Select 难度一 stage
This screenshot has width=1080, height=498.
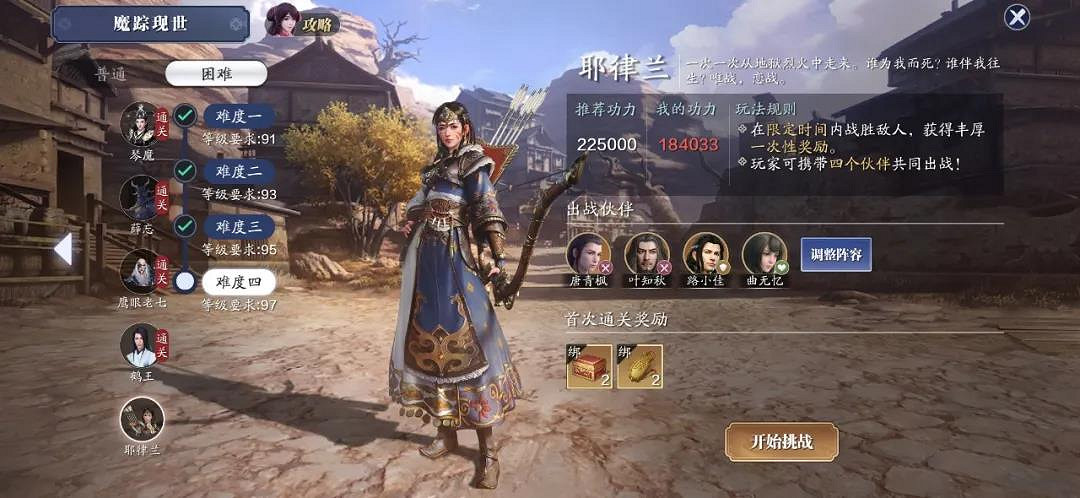[x=239, y=116]
